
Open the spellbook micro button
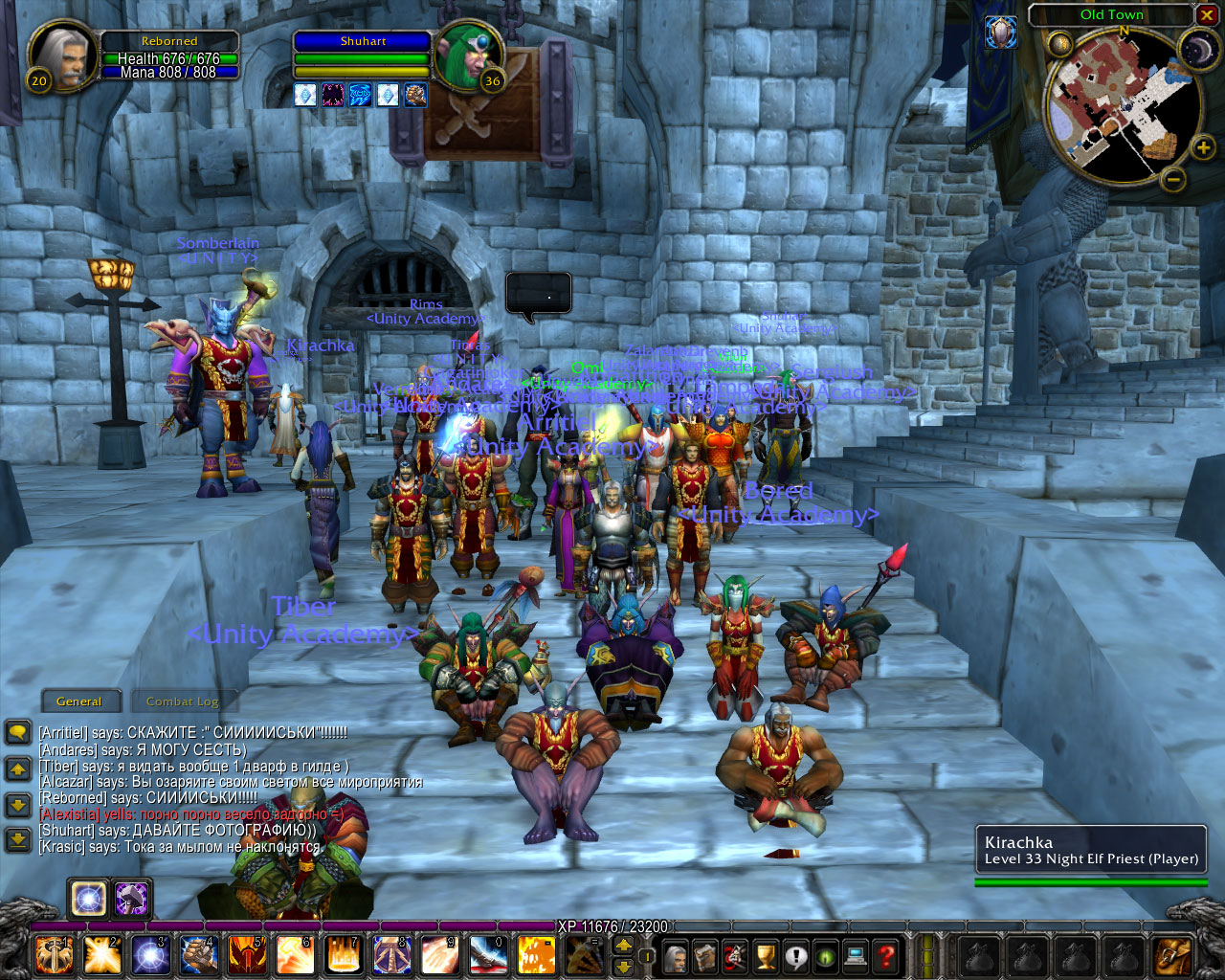(706, 955)
